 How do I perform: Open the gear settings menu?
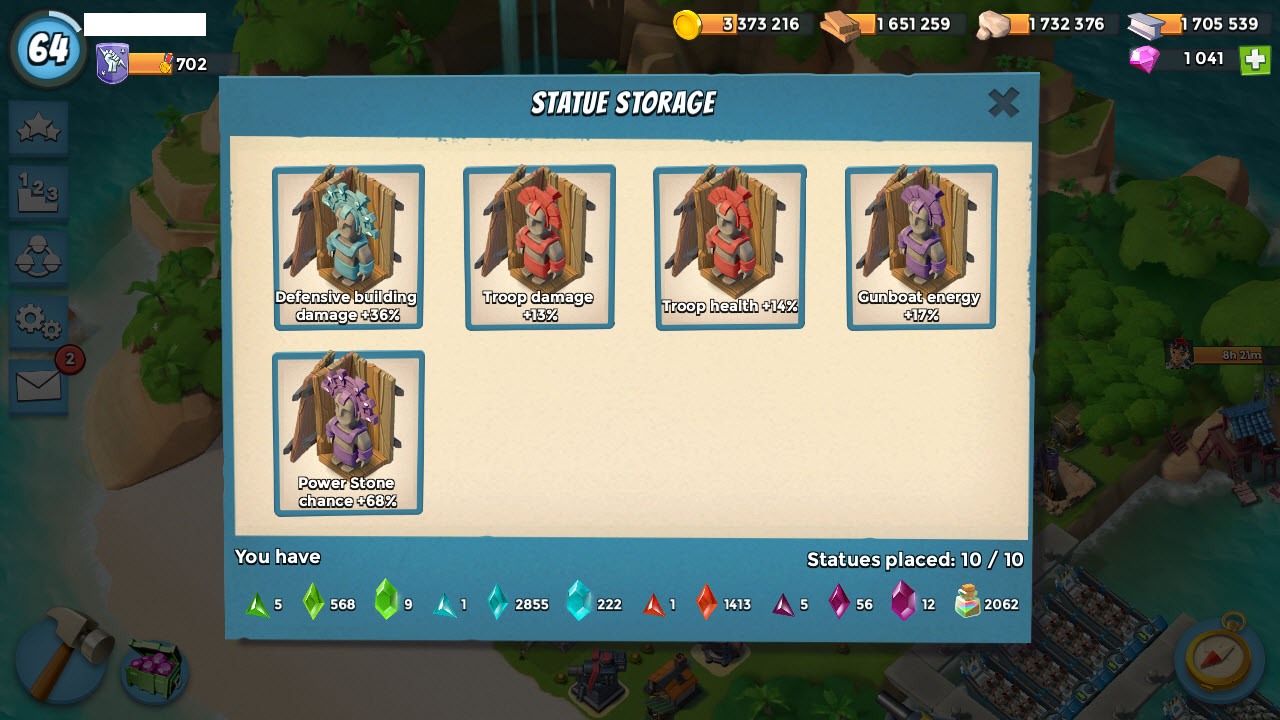pos(39,322)
